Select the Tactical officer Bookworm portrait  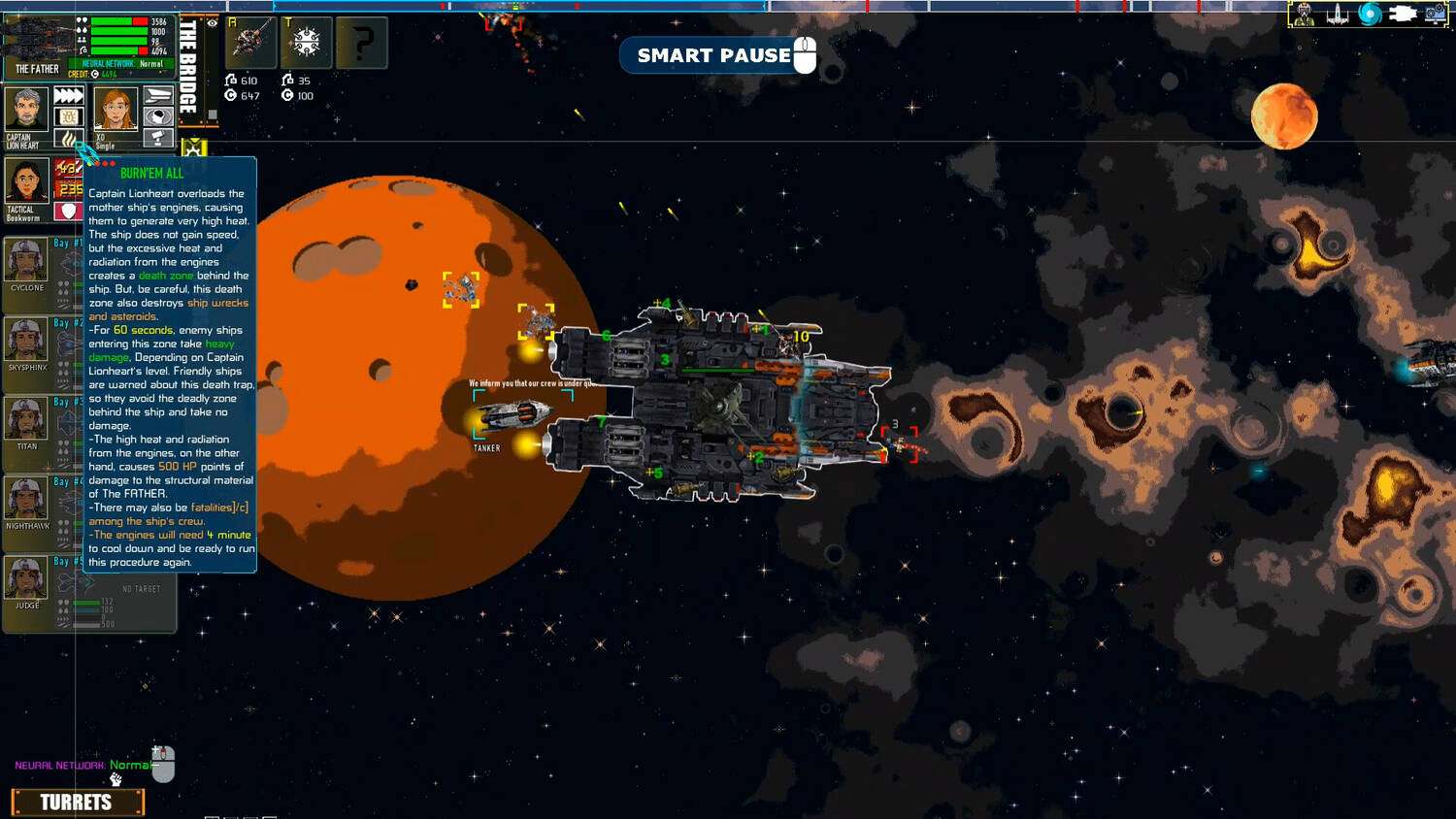(26, 182)
